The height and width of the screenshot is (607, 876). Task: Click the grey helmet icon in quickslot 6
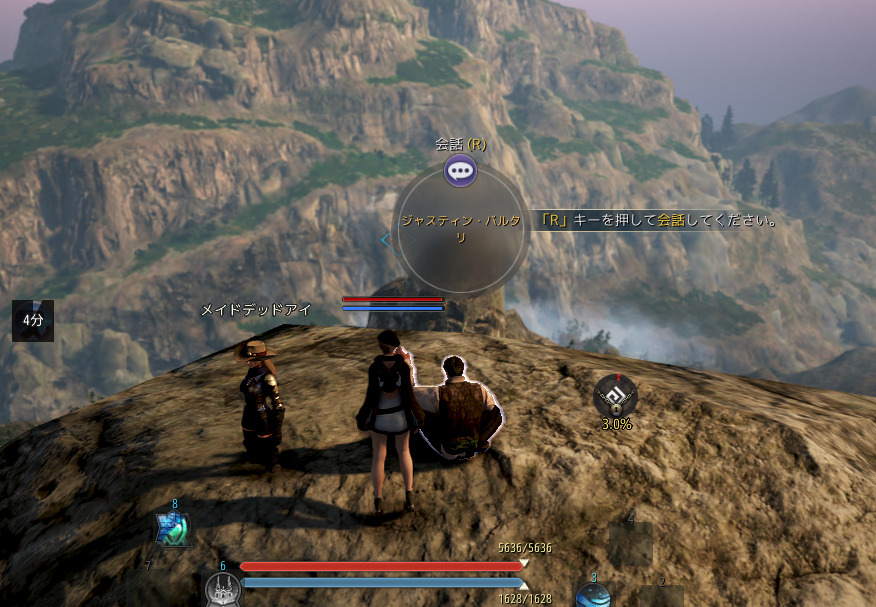coord(222,590)
